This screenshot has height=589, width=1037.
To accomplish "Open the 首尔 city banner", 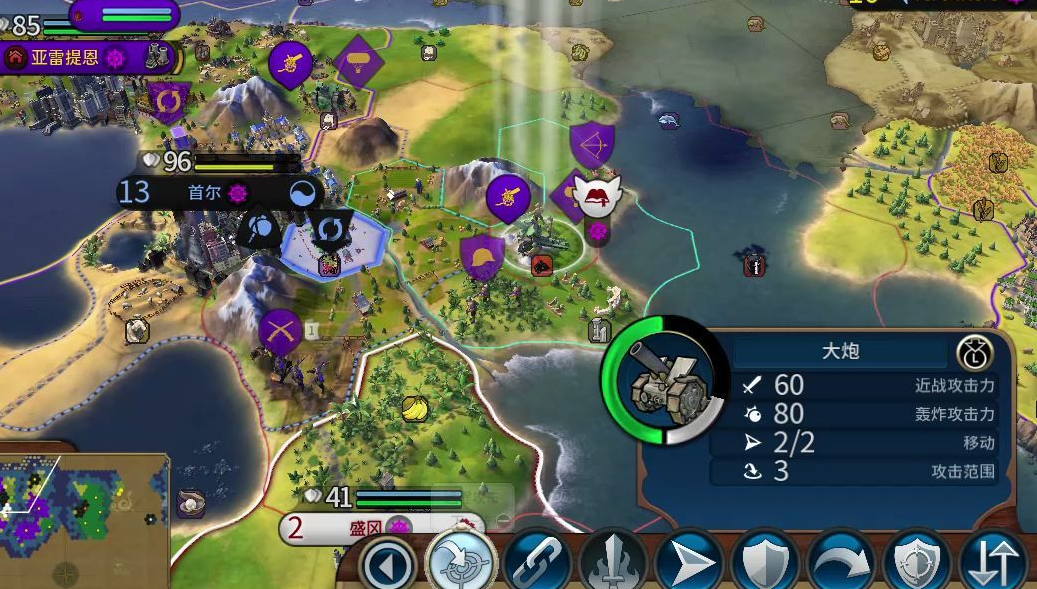I will pyautogui.click(x=204, y=192).
